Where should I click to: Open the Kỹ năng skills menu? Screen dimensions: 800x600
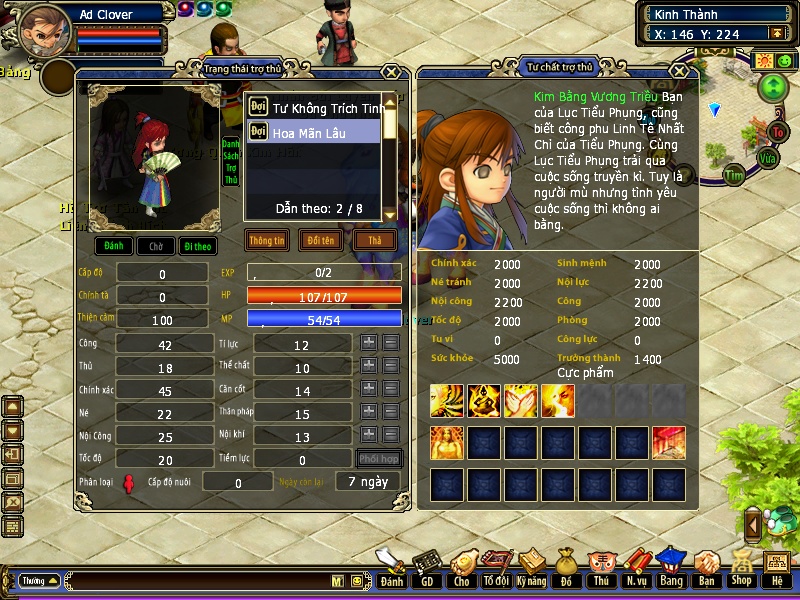click(532, 570)
